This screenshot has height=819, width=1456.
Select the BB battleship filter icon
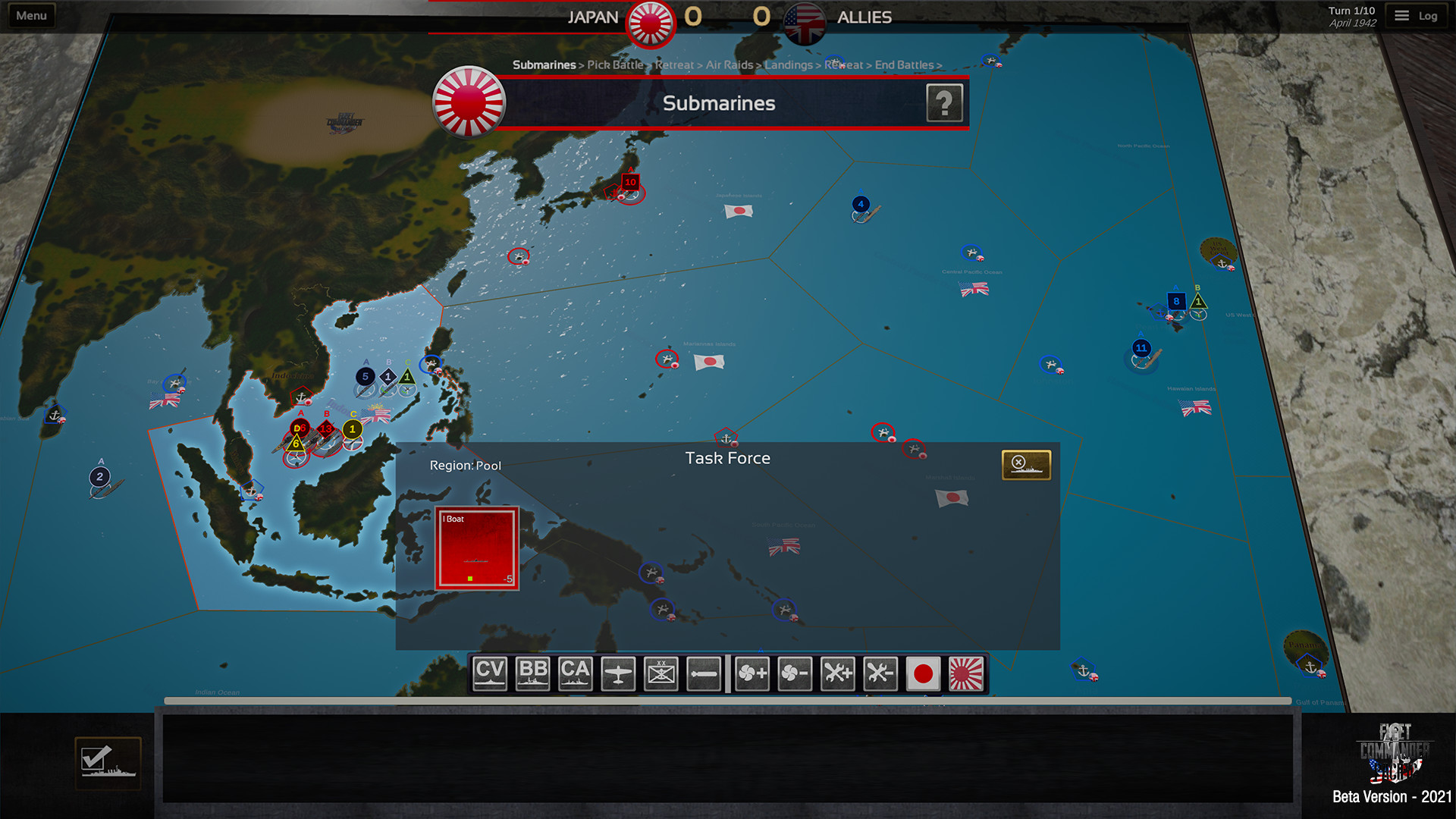tap(532, 673)
